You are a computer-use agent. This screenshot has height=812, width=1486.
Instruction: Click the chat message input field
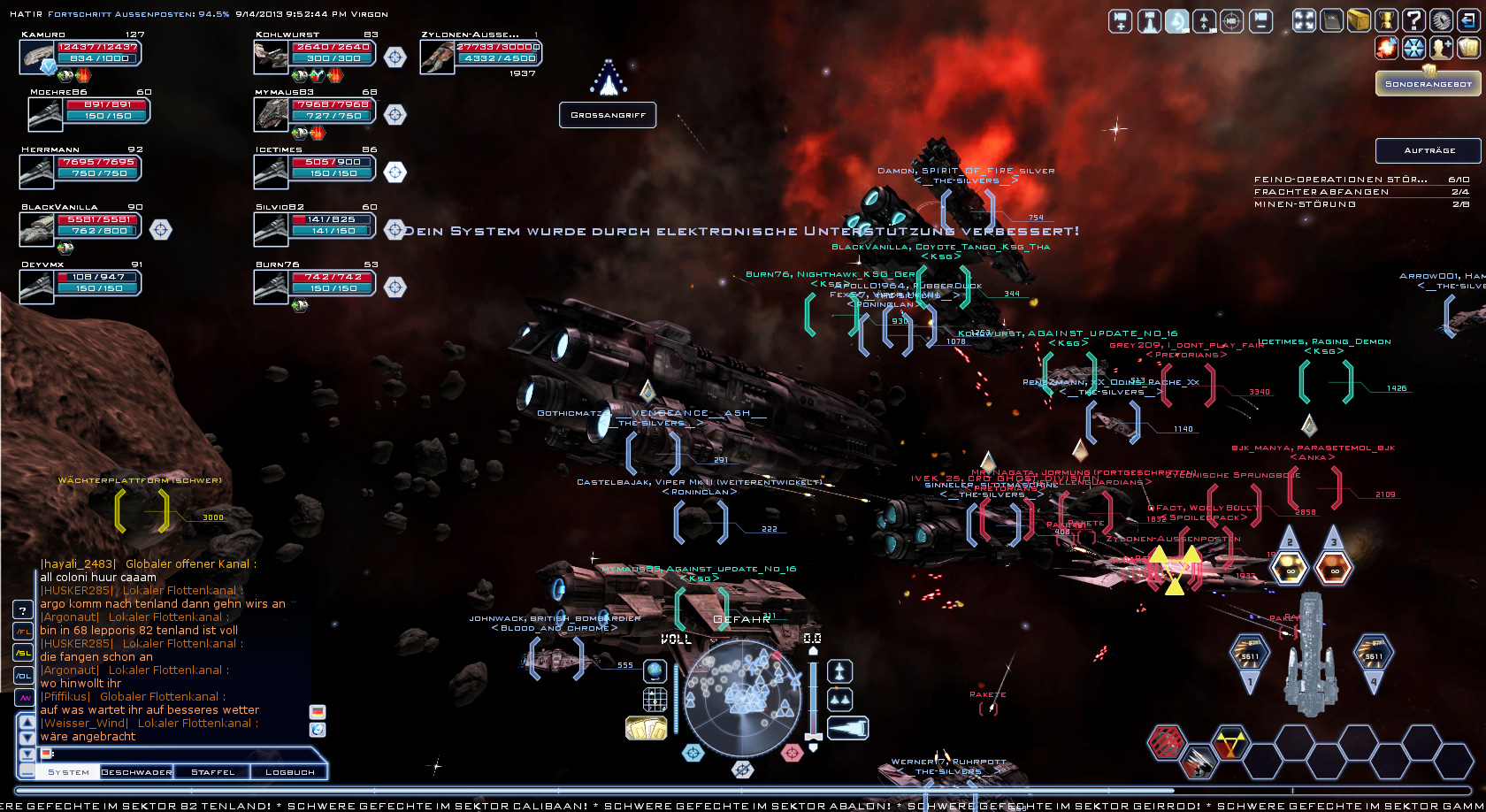point(177,754)
